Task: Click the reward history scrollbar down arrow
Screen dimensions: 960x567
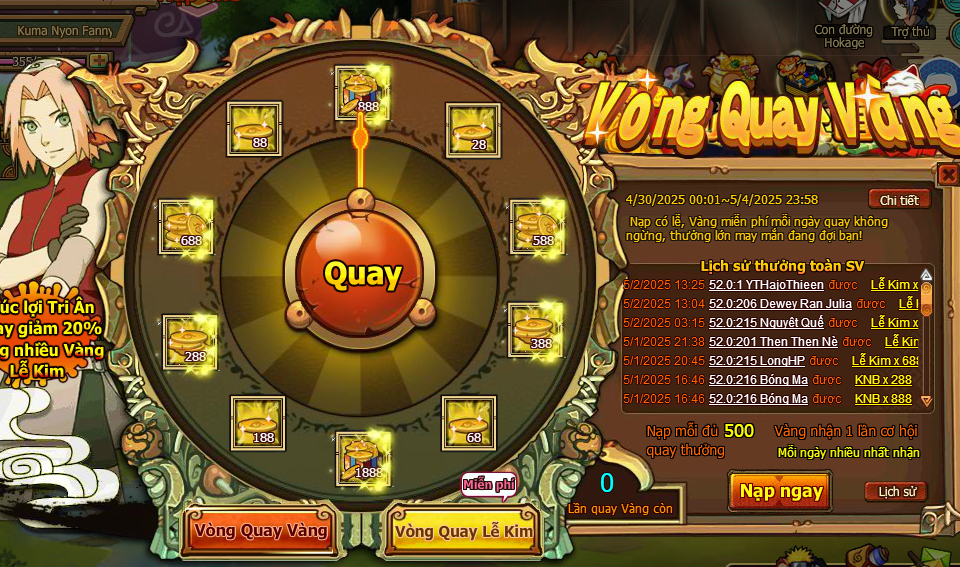Action: pos(926,401)
